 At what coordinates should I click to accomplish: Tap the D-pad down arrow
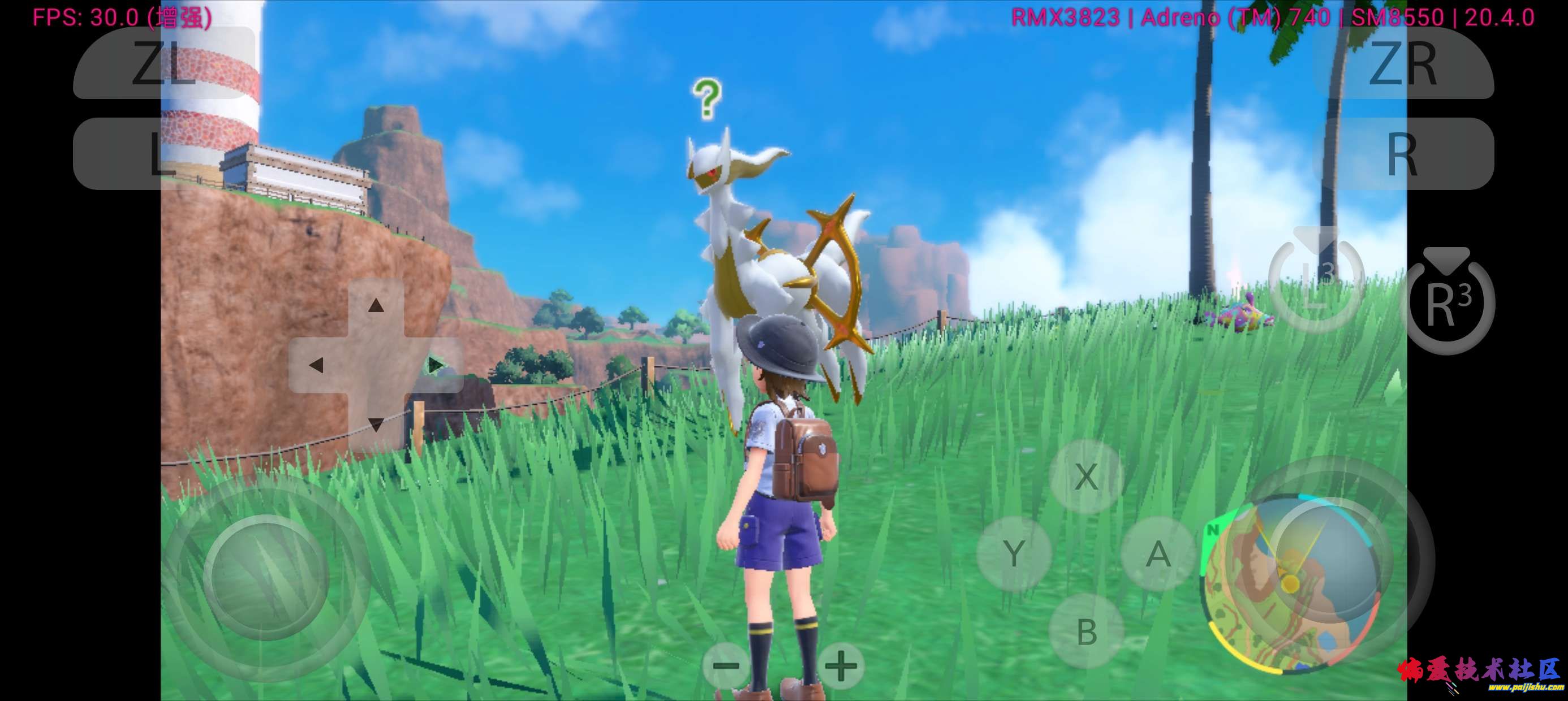376,424
